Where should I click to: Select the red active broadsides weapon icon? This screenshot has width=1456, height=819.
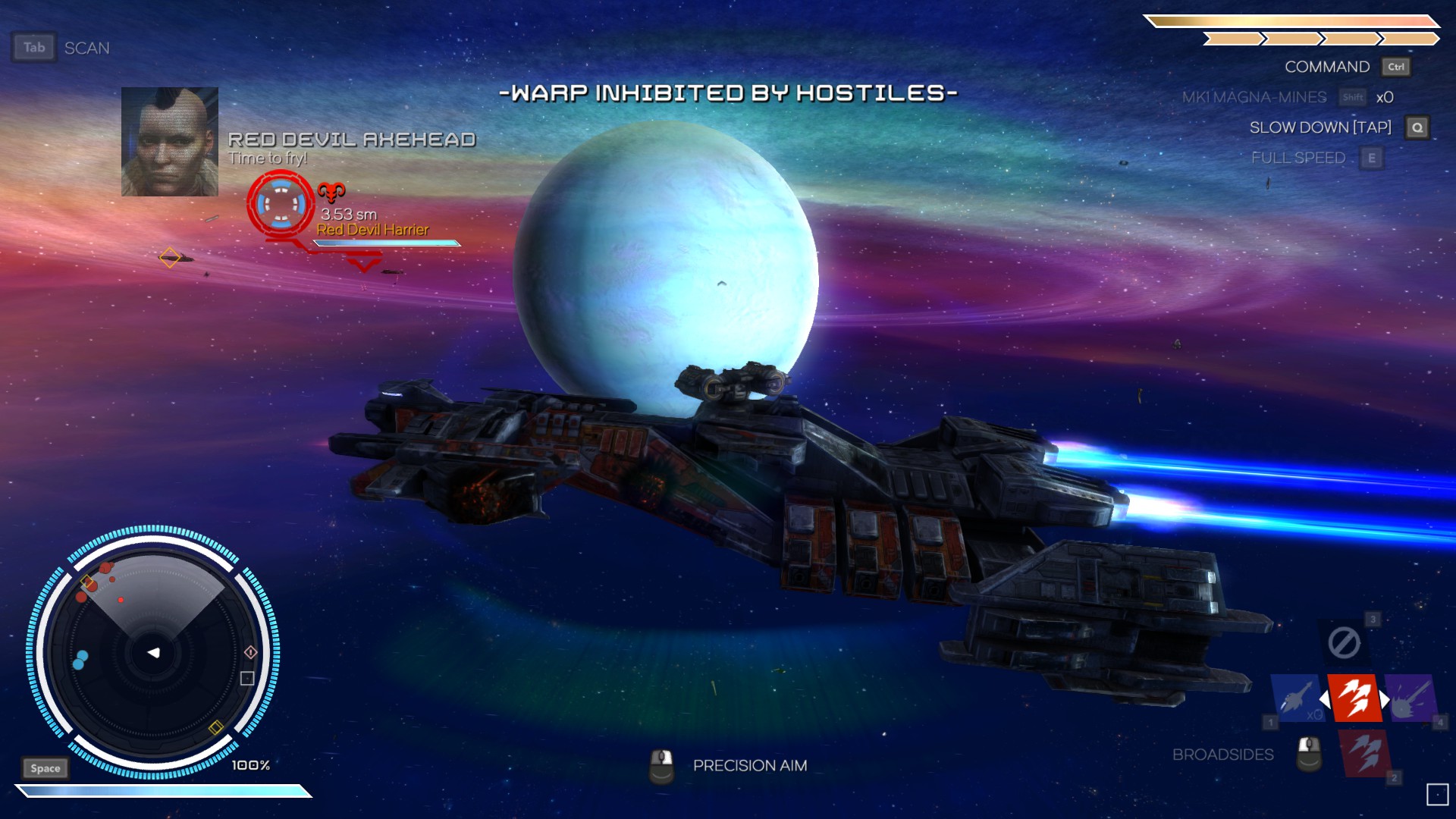point(1354,697)
